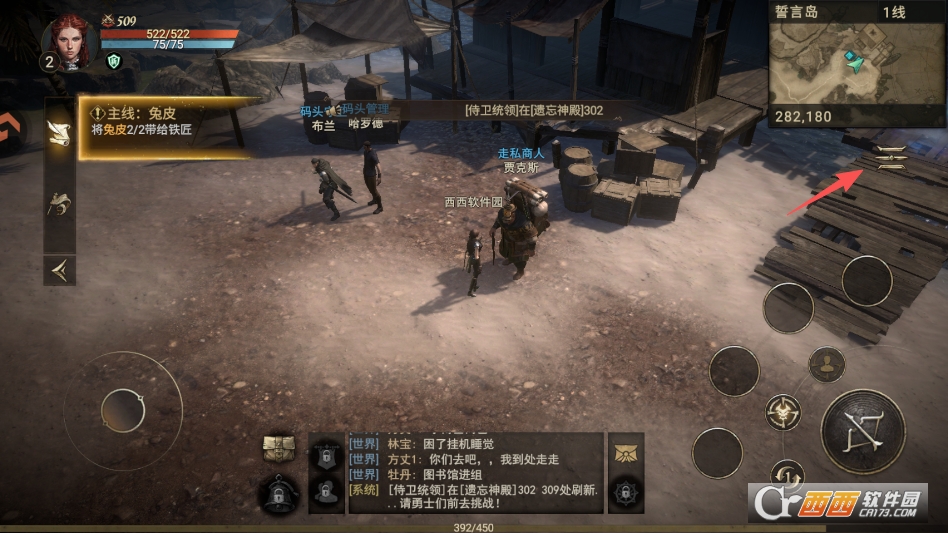The height and width of the screenshot is (533, 948).
Task: Touch the virtual movement joystick
Action: (x=123, y=411)
